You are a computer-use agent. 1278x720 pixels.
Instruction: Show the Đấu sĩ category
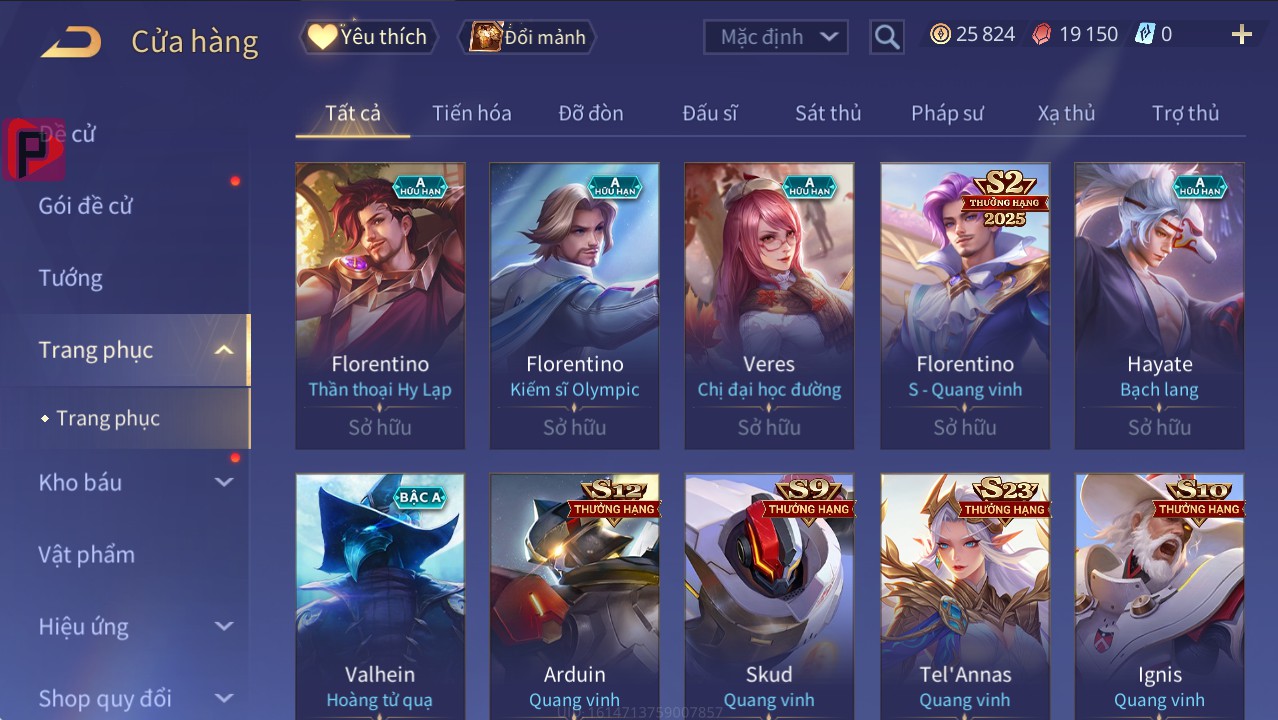click(x=710, y=113)
